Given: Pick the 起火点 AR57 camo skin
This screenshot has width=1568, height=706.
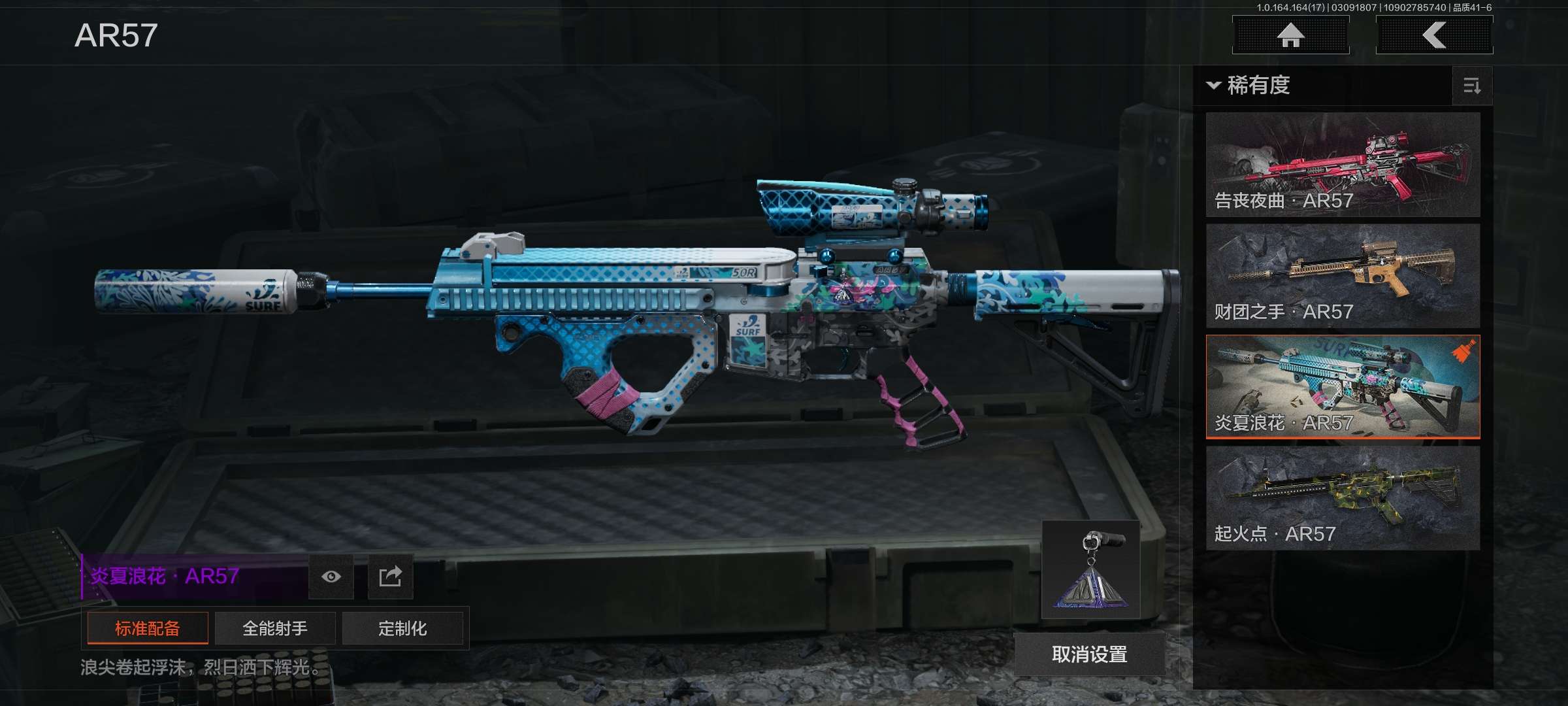Looking at the screenshot, I should pyautogui.click(x=1343, y=497).
